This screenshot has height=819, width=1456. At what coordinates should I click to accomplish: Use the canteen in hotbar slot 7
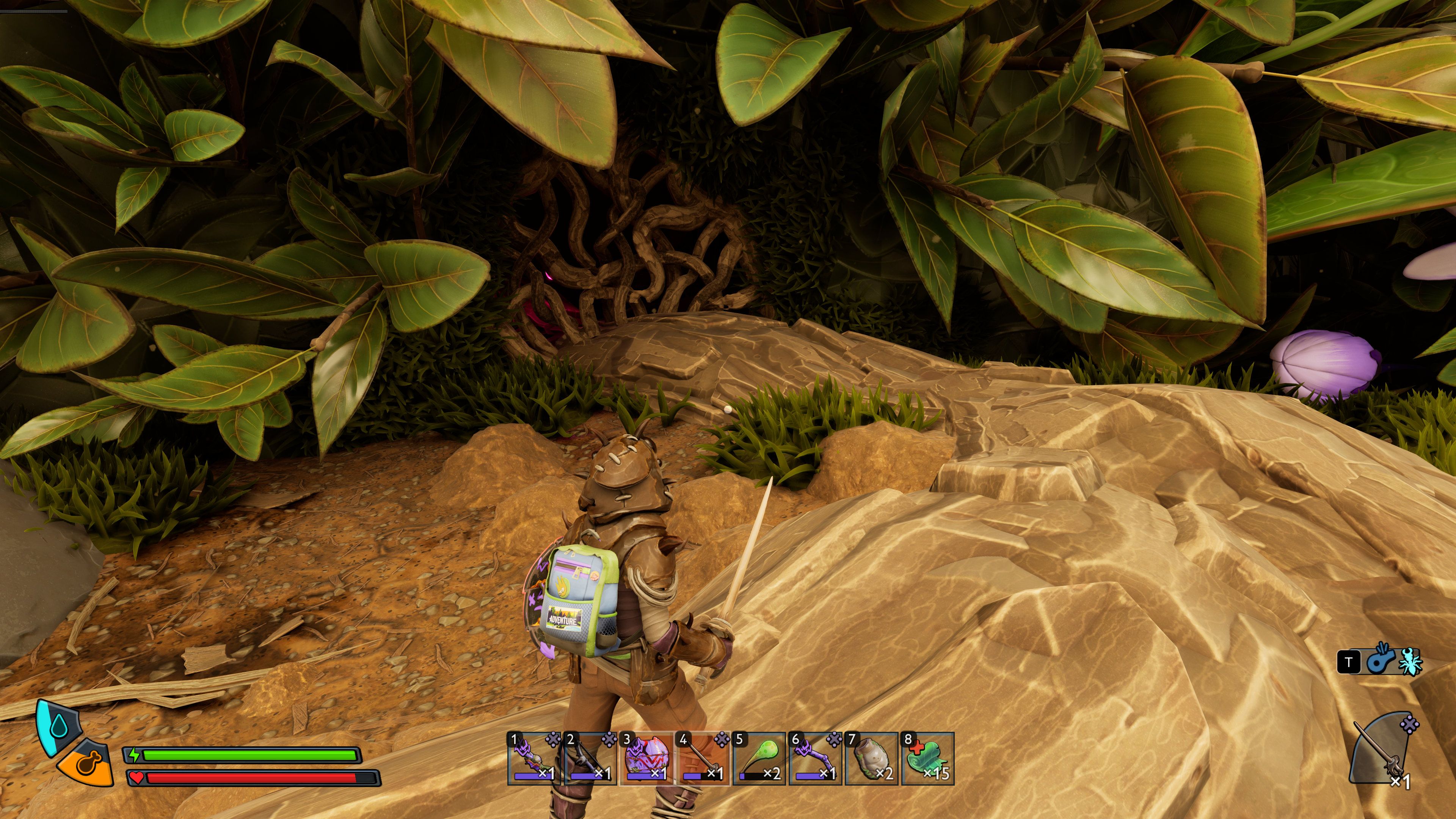[871, 758]
